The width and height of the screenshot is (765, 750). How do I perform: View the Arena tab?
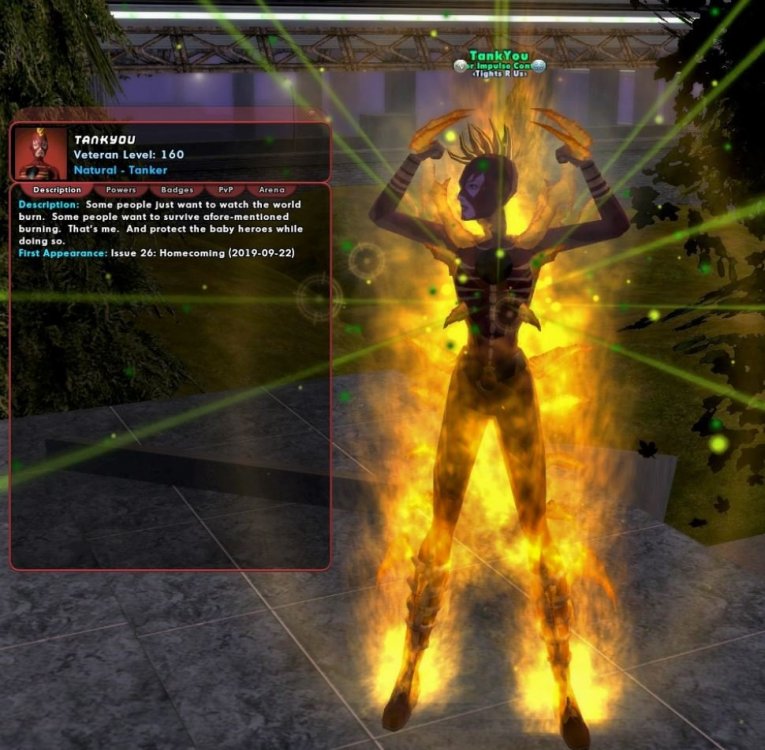(x=272, y=189)
